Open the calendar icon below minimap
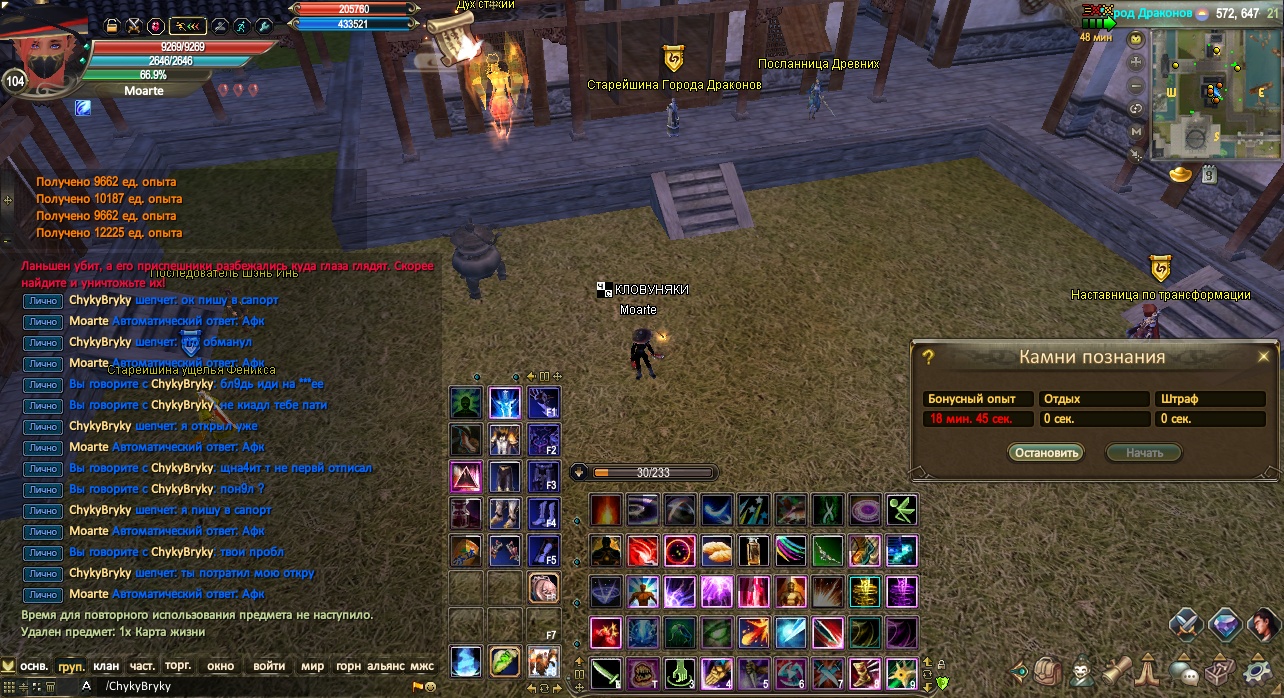This screenshot has width=1284, height=698. point(1208,175)
